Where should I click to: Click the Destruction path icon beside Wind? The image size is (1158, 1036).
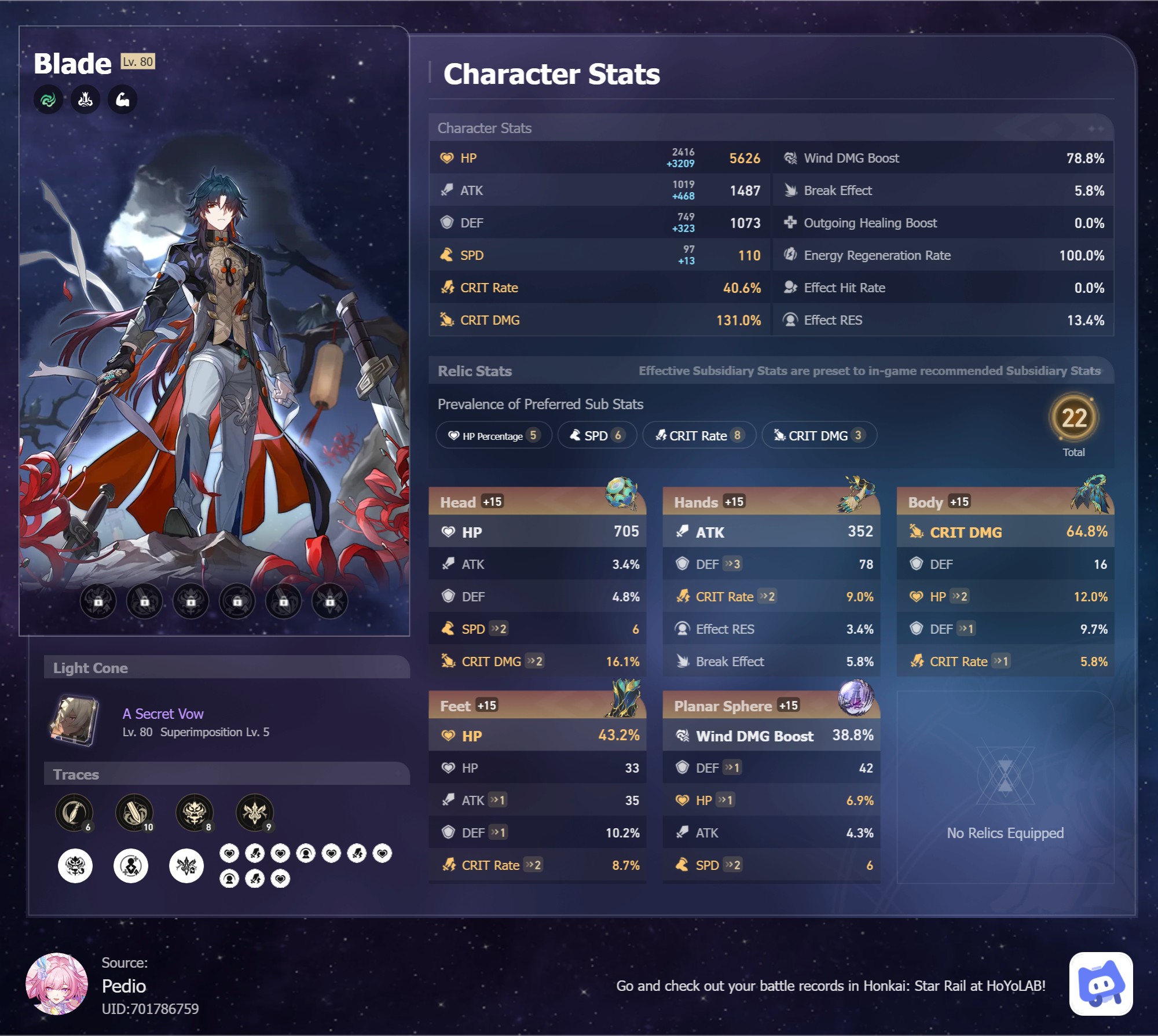pyautogui.click(x=85, y=100)
